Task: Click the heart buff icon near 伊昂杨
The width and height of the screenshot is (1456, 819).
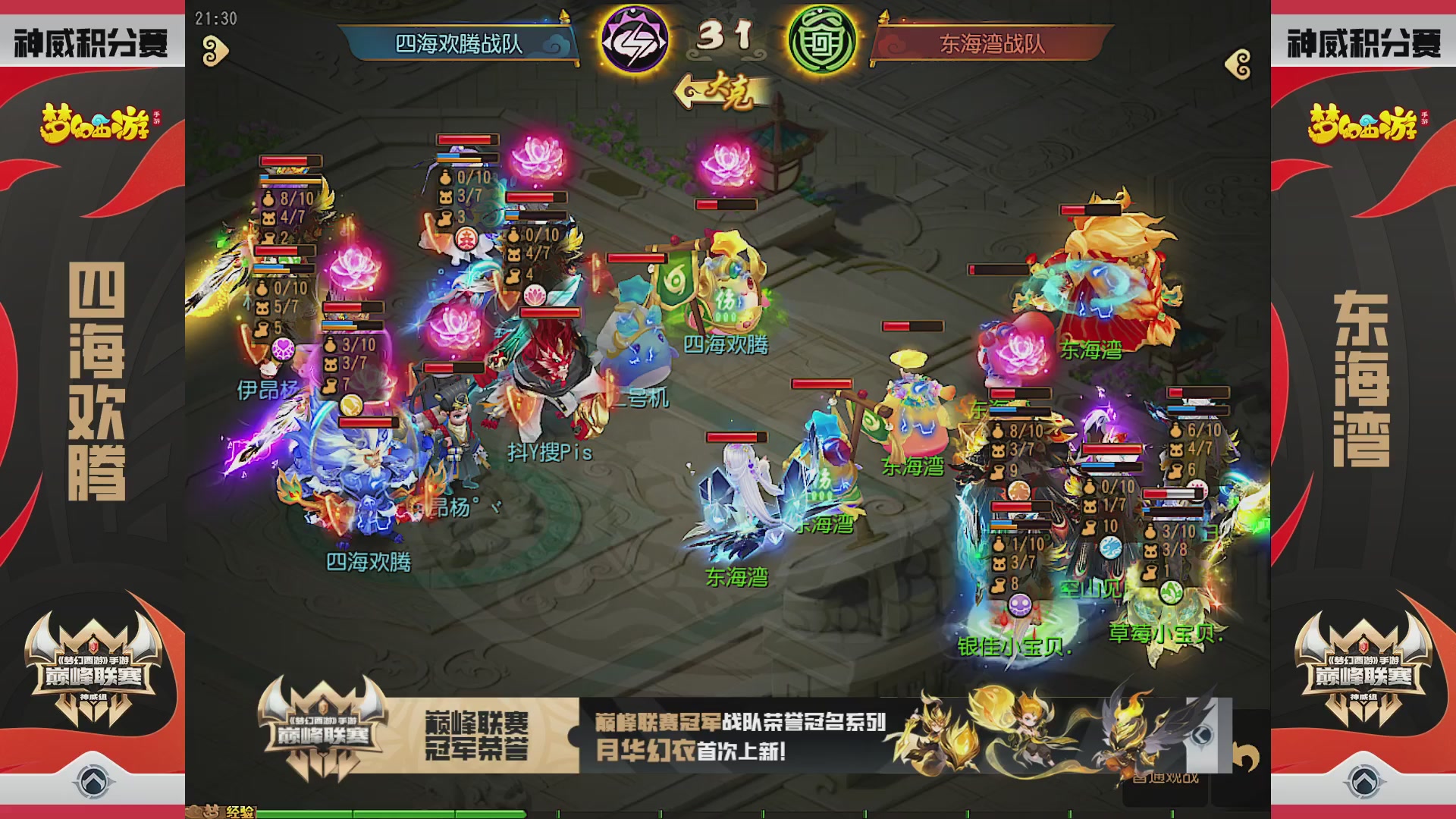Action: (282, 349)
